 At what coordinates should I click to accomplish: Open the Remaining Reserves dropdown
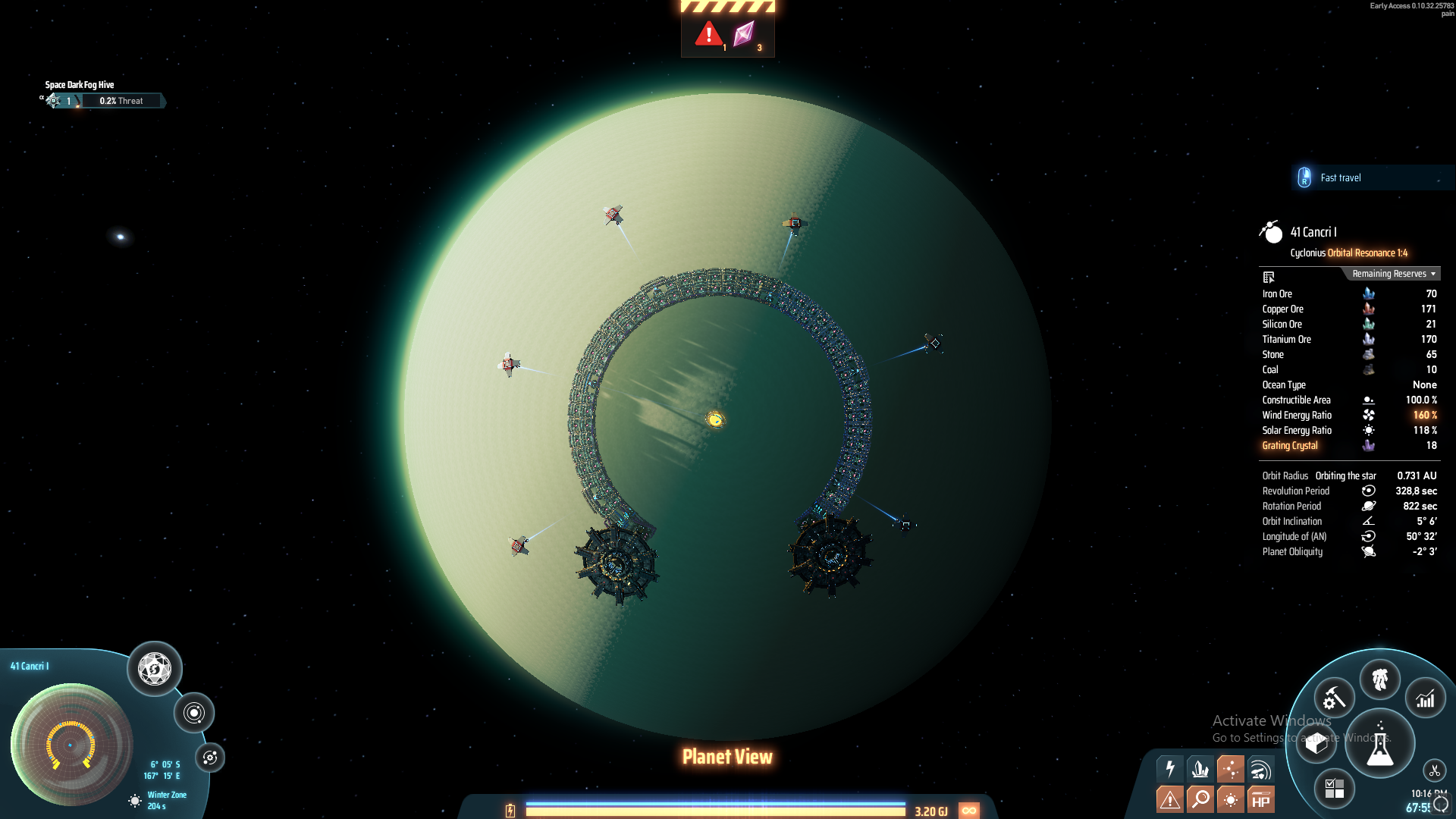point(1393,274)
